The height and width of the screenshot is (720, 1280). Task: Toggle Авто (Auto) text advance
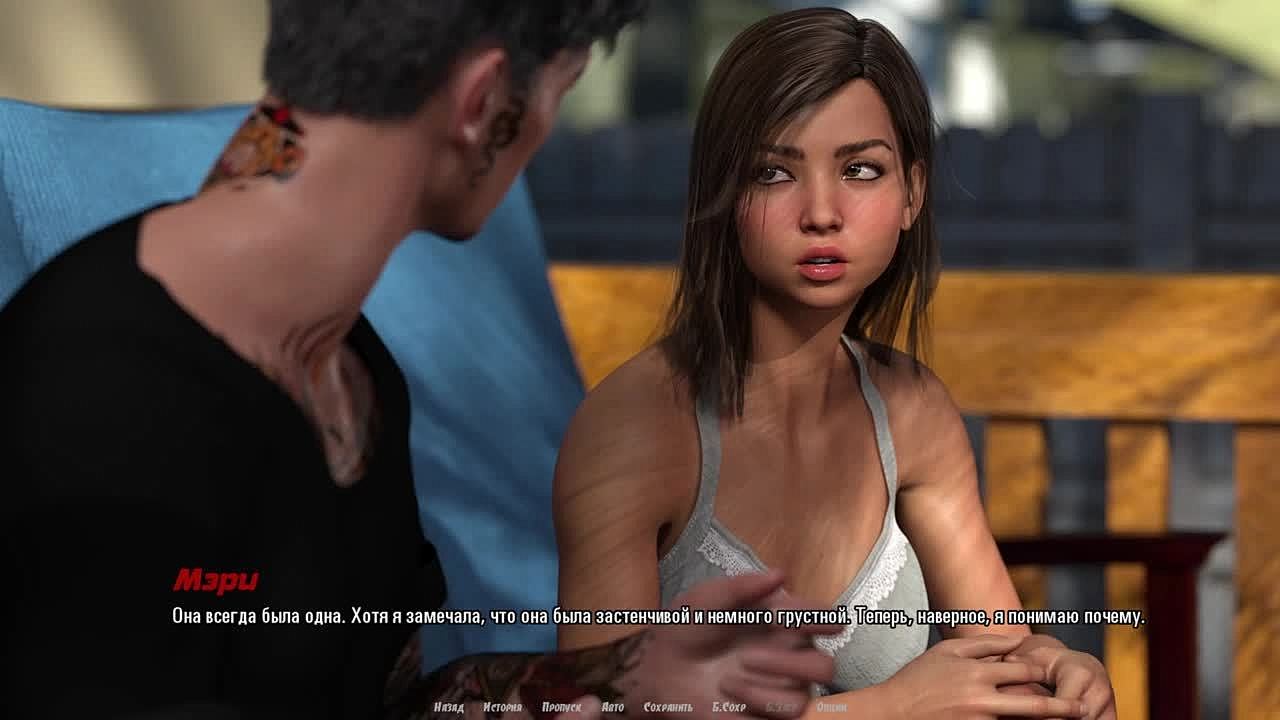(x=613, y=707)
